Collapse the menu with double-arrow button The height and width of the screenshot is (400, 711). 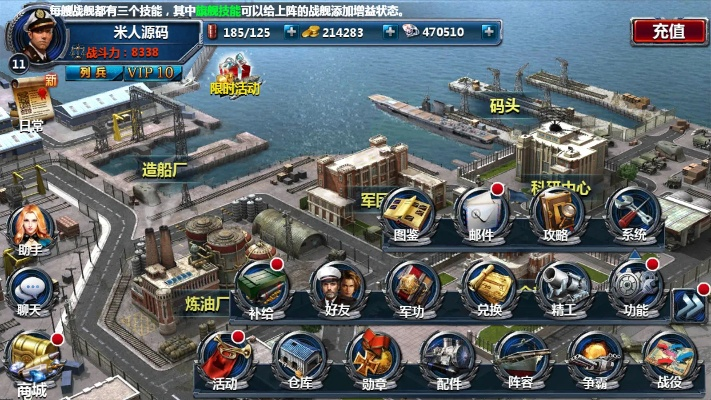[x=688, y=306]
